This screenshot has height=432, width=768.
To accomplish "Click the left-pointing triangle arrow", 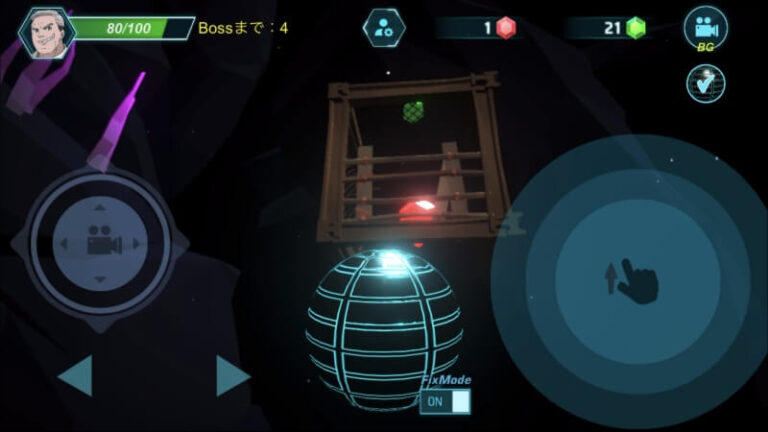I will [76, 376].
